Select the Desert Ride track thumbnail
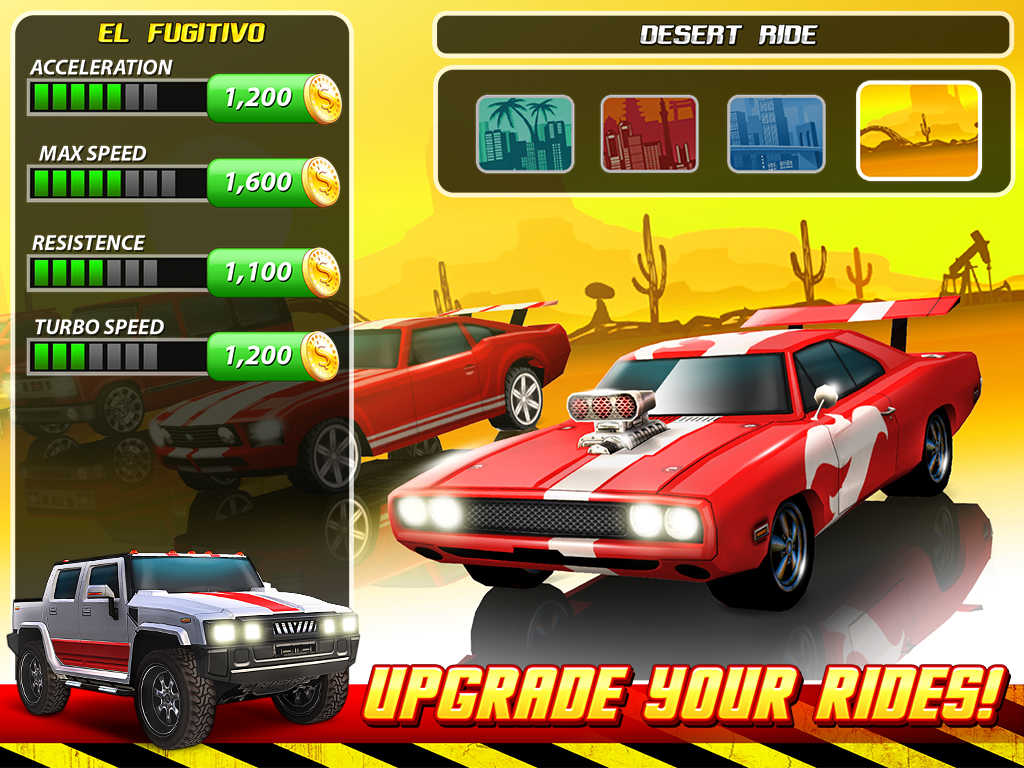Image resolution: width=1024 pixels, height=768 pixels. tap(919, 131)
